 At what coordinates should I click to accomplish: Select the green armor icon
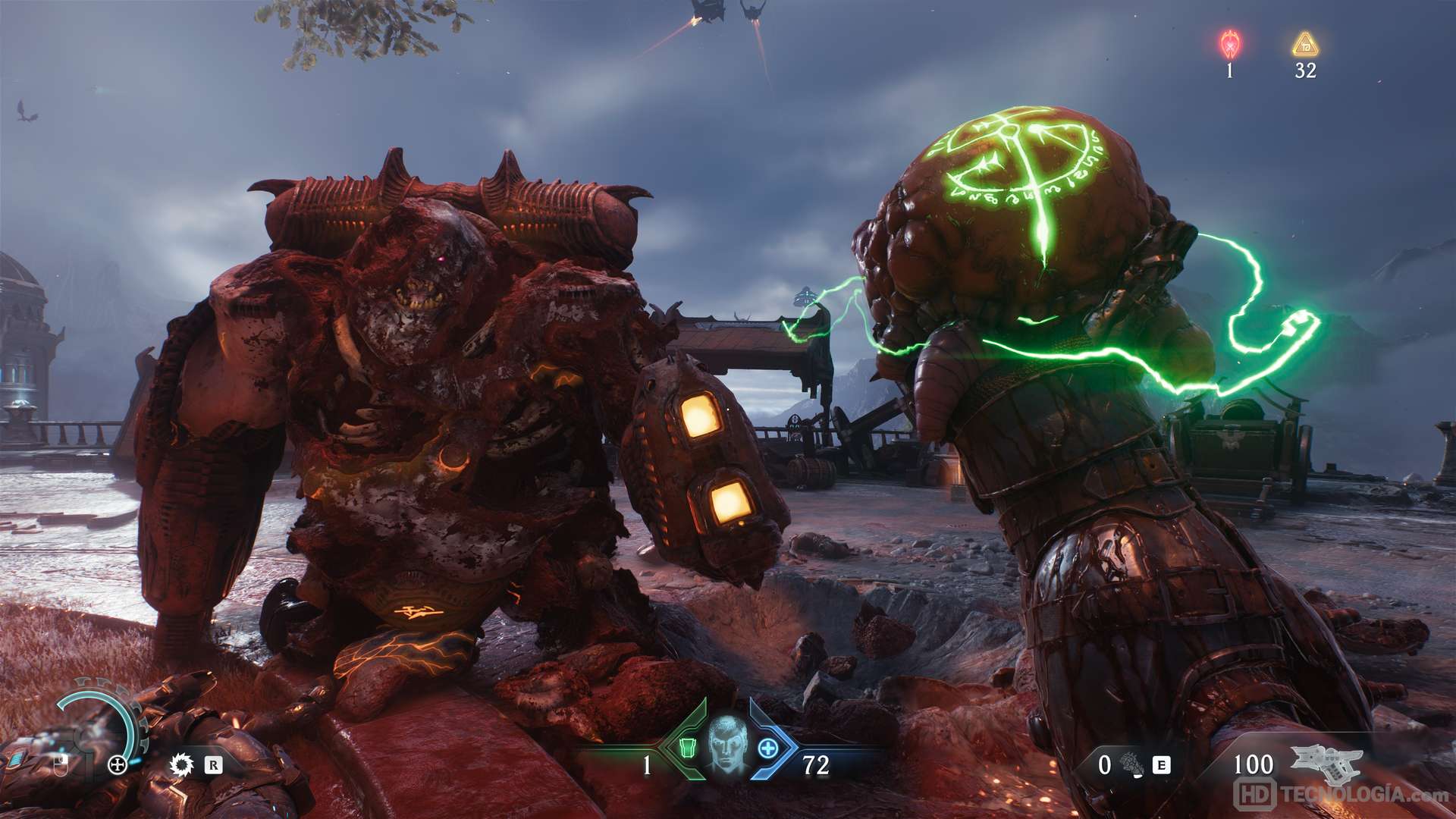point(687,748)
